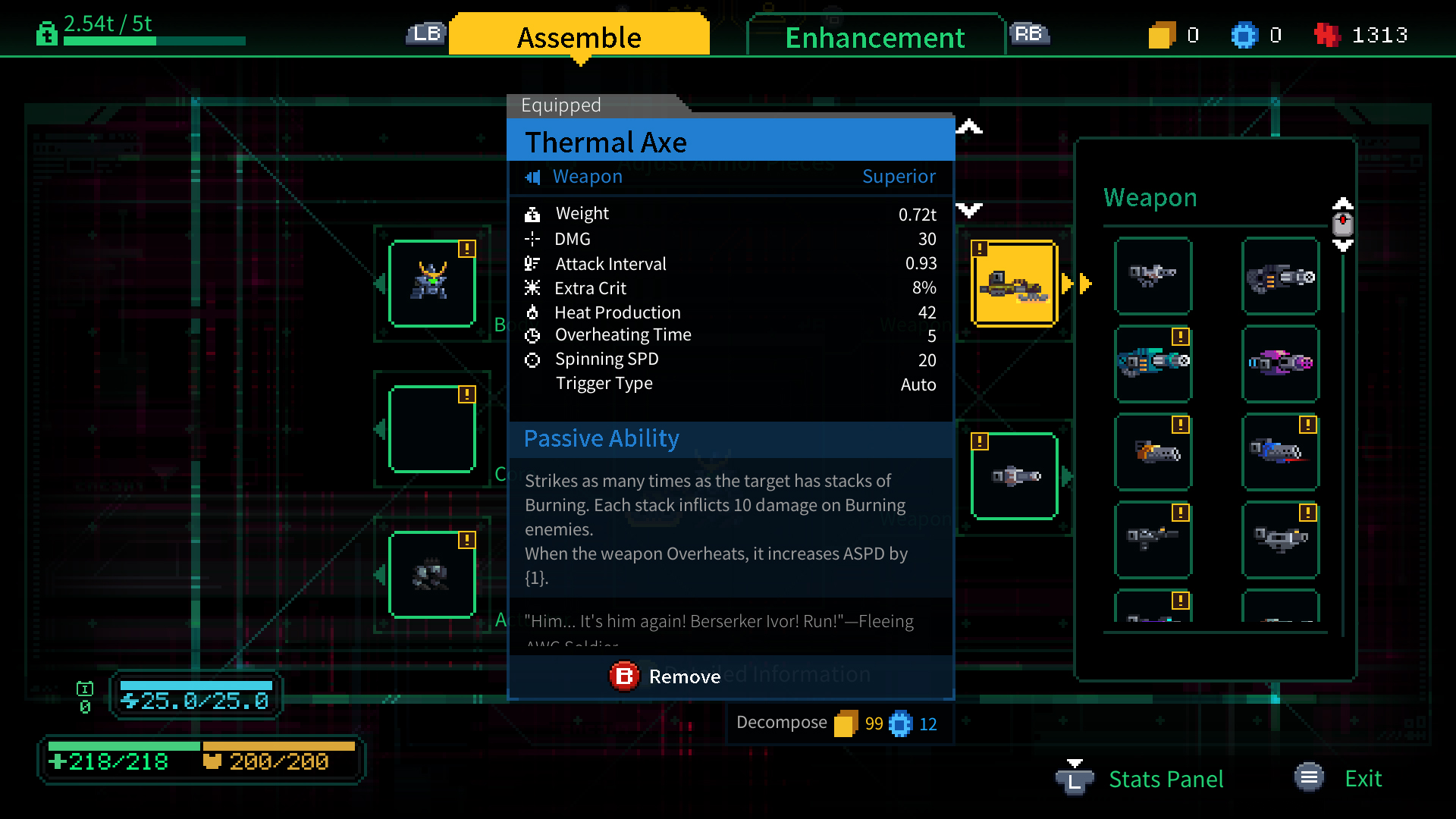Select the dark grey gatling cannon

click(x=1280, y=276)
